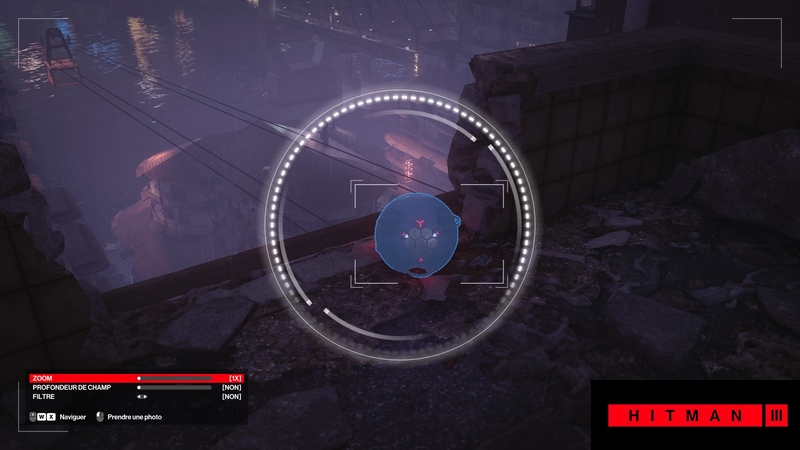
Task: Set the PROFONDEUR DE CHAMP slider
Action: [175, 387]
